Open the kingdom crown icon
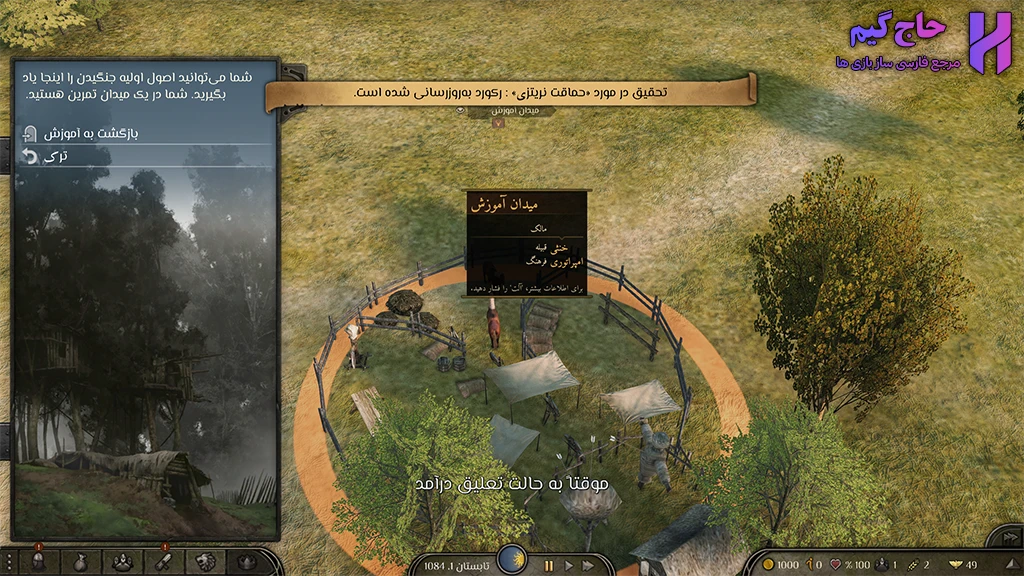 point(244,562)
